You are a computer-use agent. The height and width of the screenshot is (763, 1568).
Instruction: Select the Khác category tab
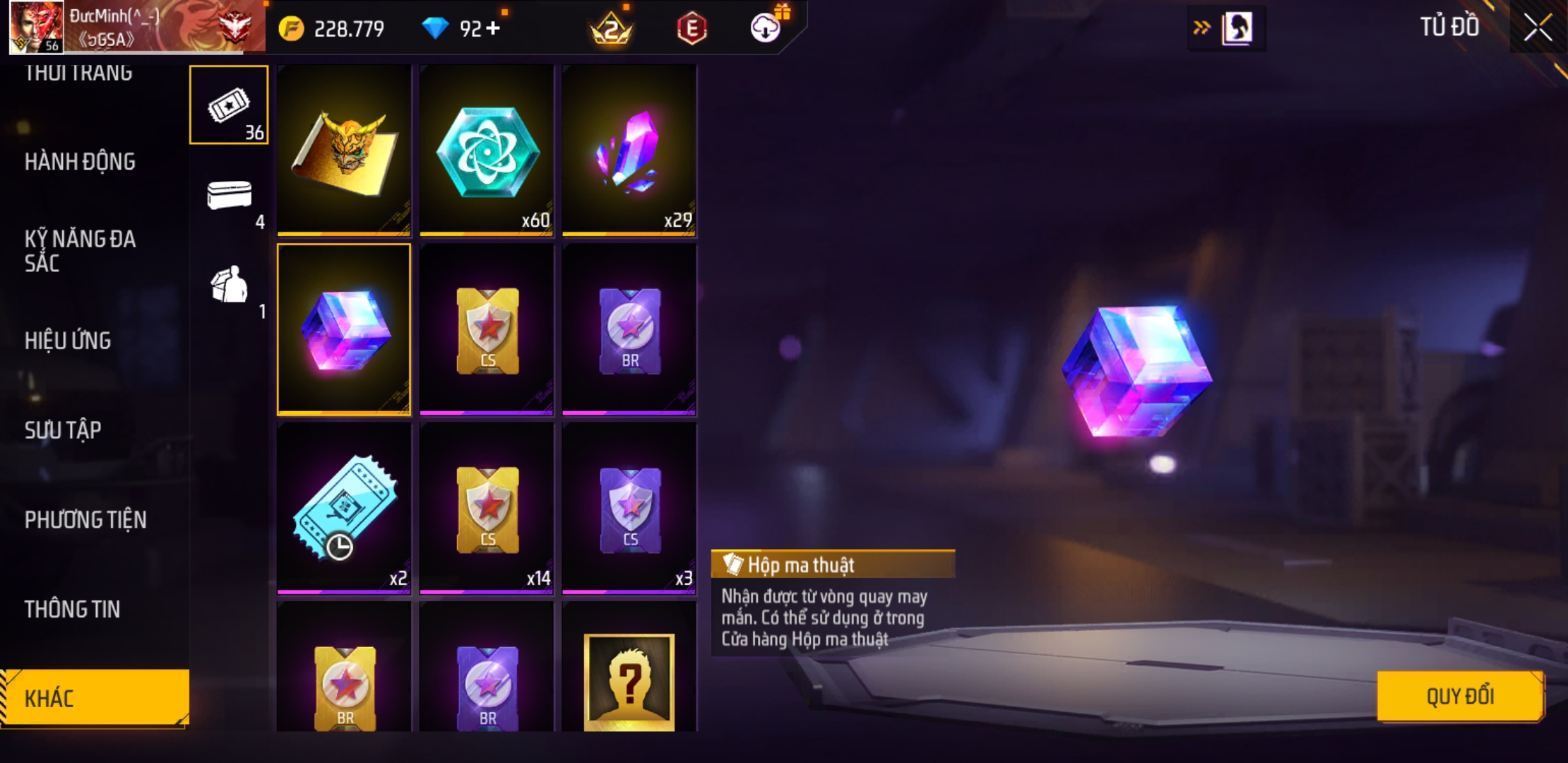click(x=94, y=698)
